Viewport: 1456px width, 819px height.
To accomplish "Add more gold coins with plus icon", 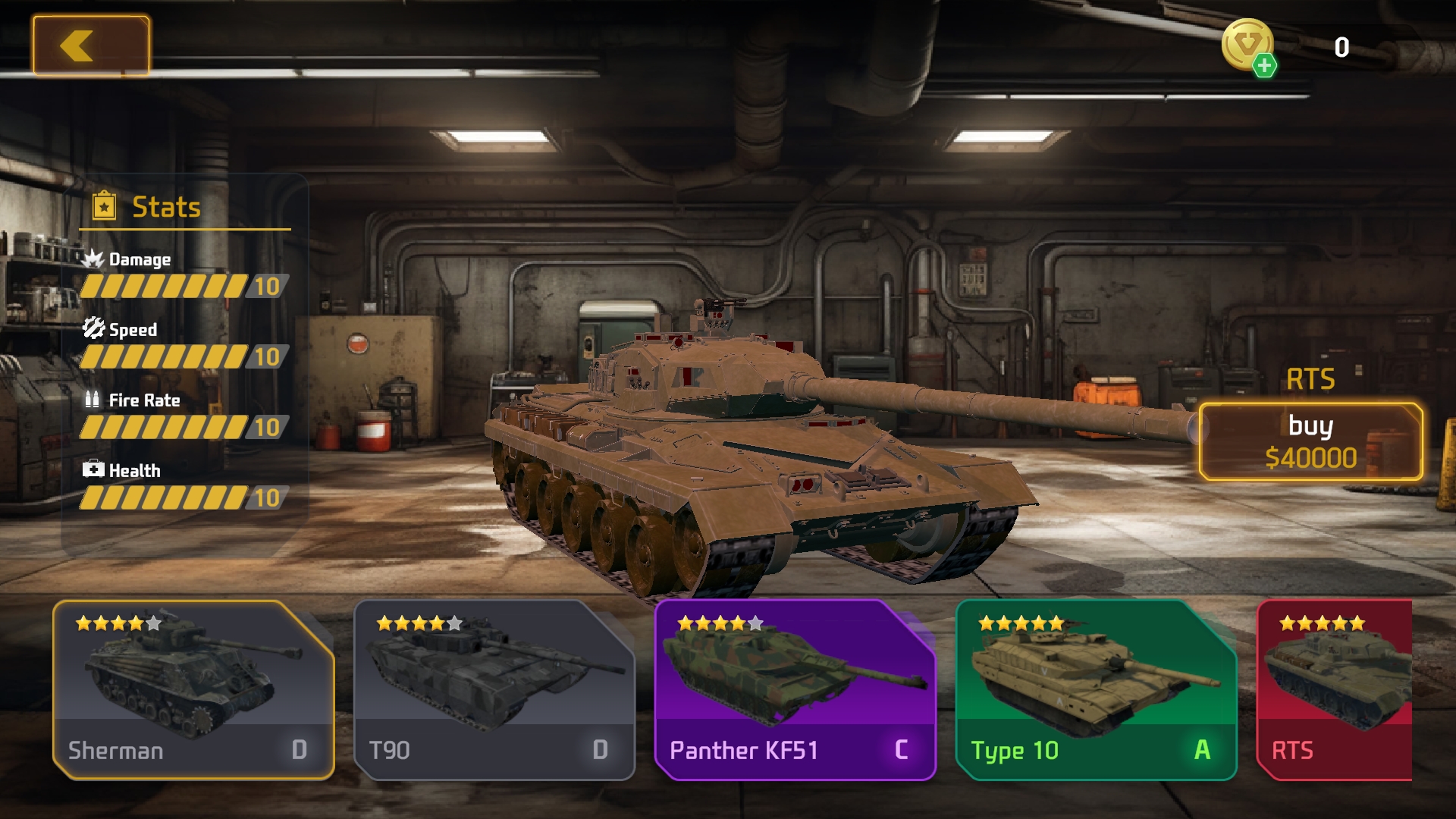I will (1263, 66).
